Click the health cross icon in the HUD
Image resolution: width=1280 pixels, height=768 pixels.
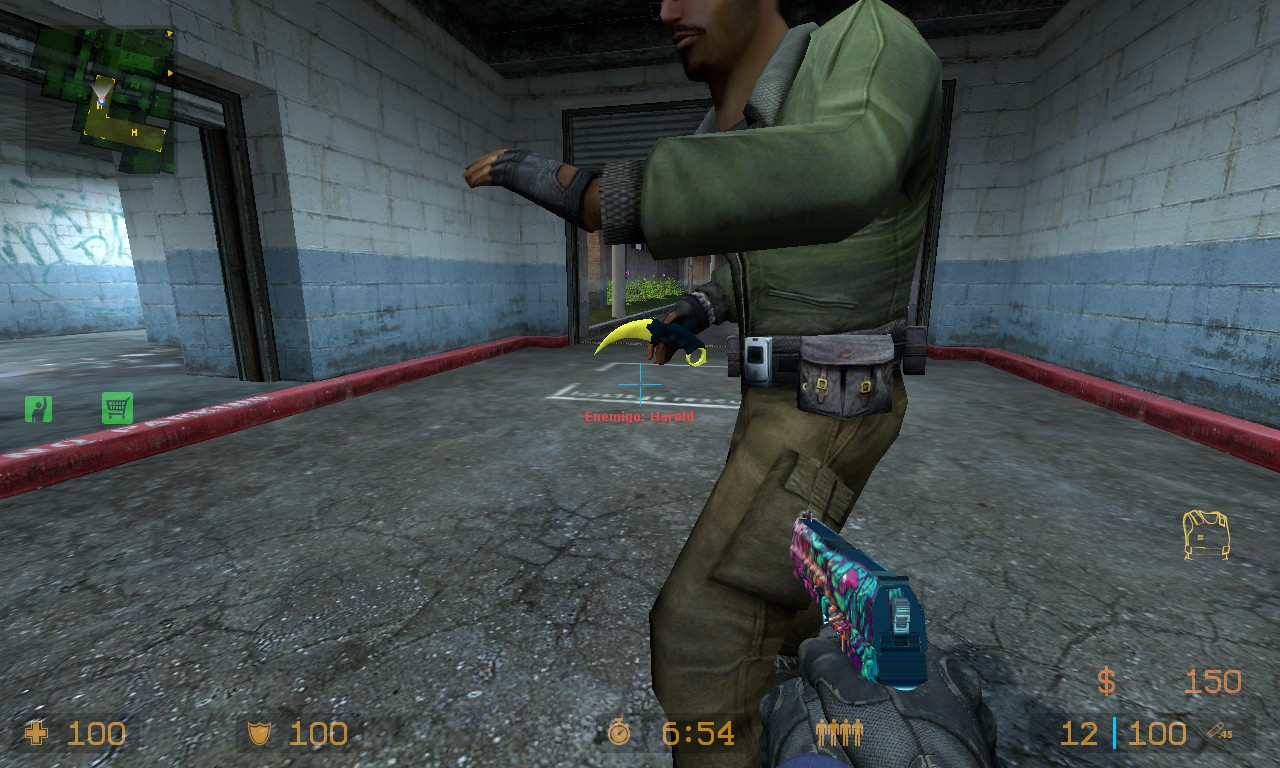click(x=36, y=734)
